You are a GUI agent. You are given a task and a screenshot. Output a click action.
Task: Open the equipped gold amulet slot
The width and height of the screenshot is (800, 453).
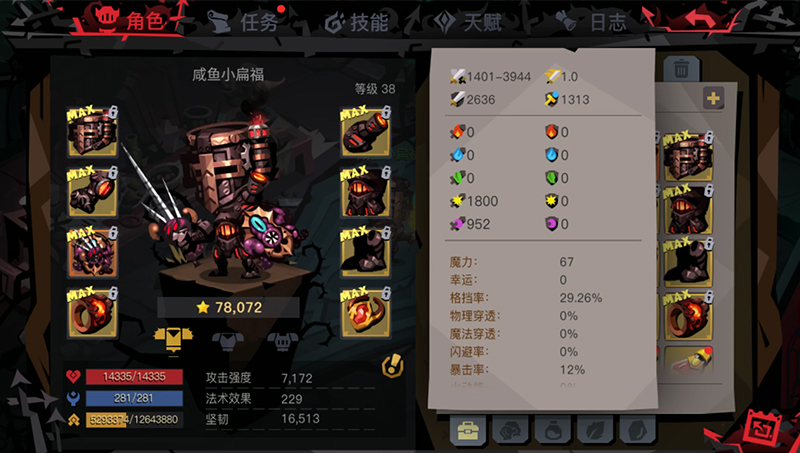tap(366, 312)
